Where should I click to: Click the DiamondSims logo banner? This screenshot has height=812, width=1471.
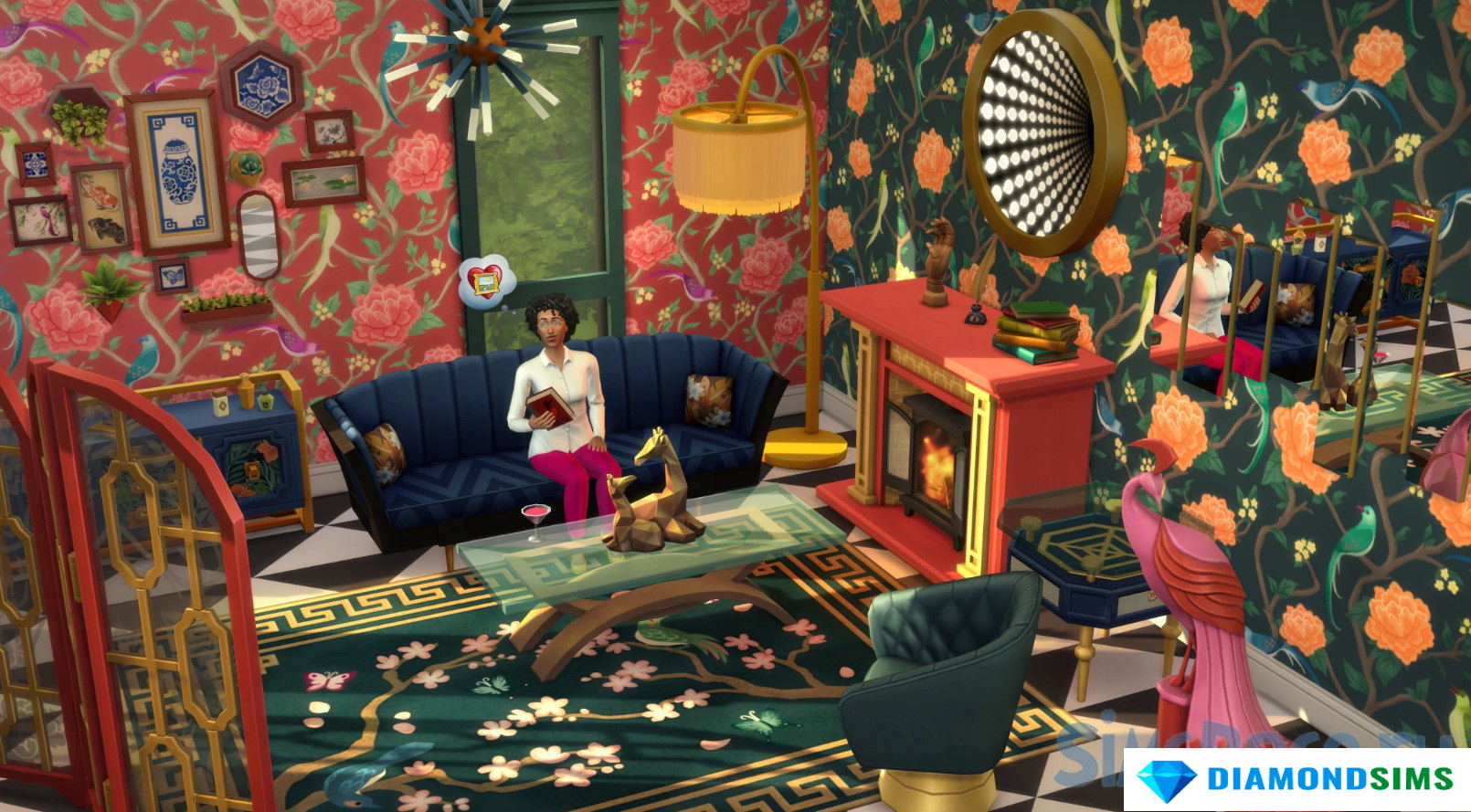pyautogui.click(x=1296, y=779)
